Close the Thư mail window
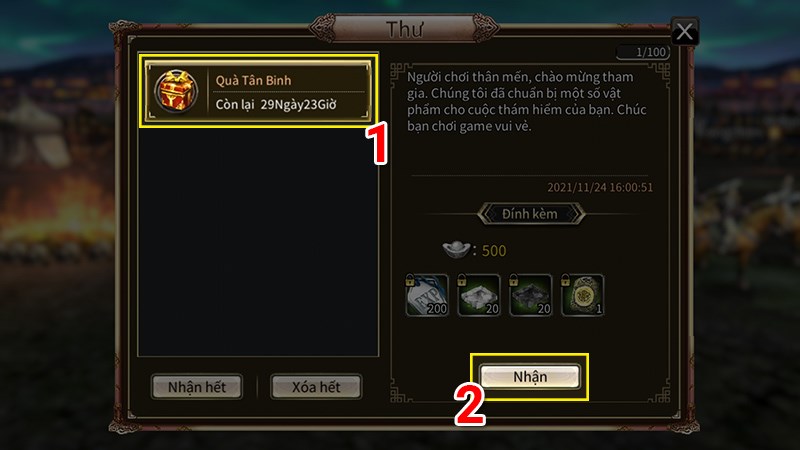This screenshot has width=800, height=450. coord(684,32)
